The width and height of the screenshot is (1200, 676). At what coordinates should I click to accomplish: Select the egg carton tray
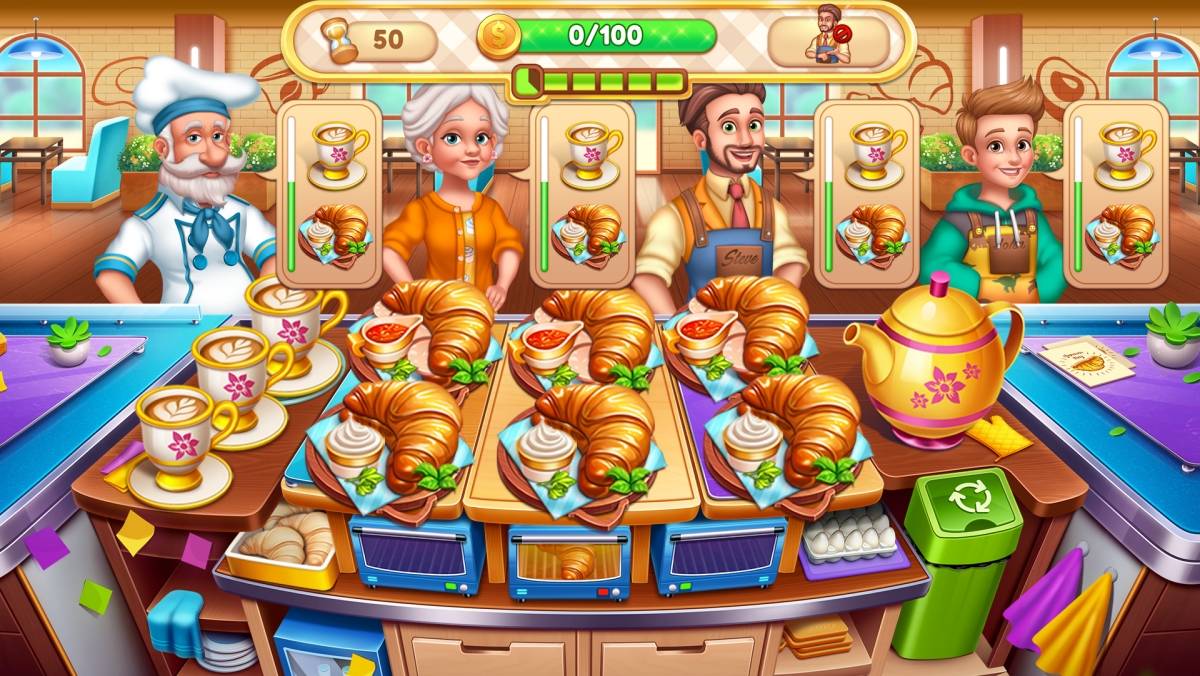click(851, 536)
